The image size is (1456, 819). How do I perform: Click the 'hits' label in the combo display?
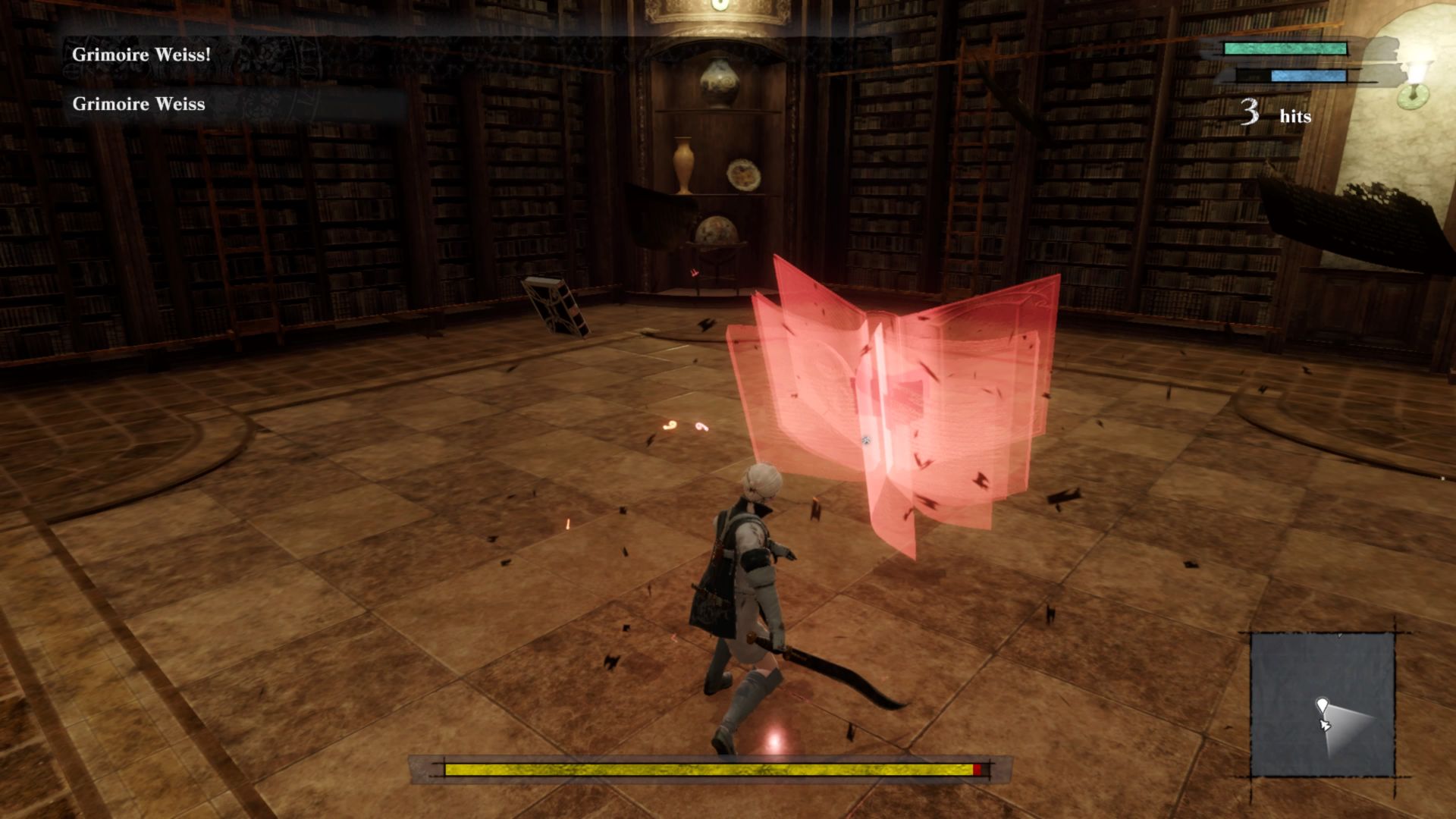[x=1295, y=115]
